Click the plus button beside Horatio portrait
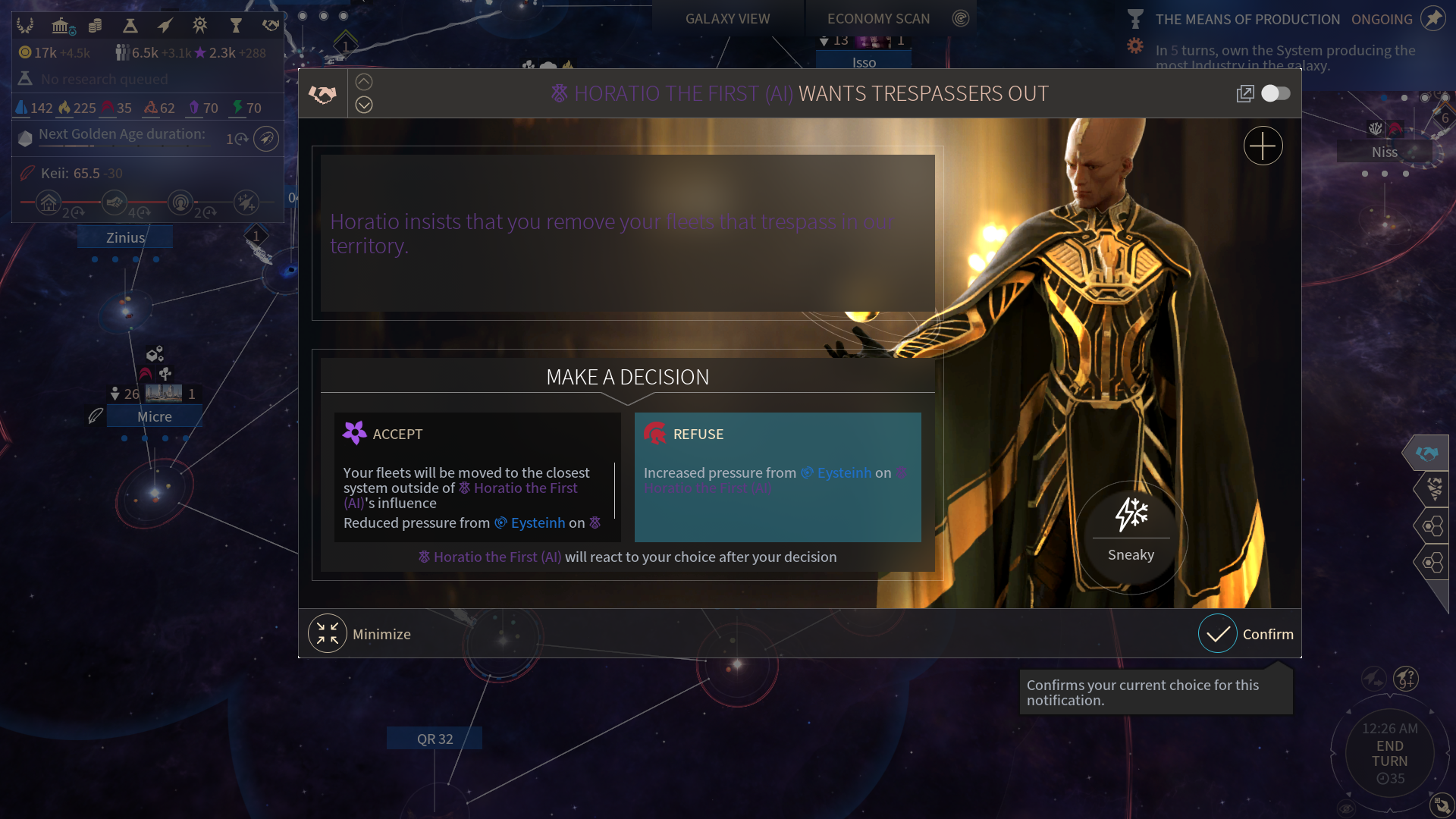This screenshot has height=819, width=1456. pos(1263,146)
